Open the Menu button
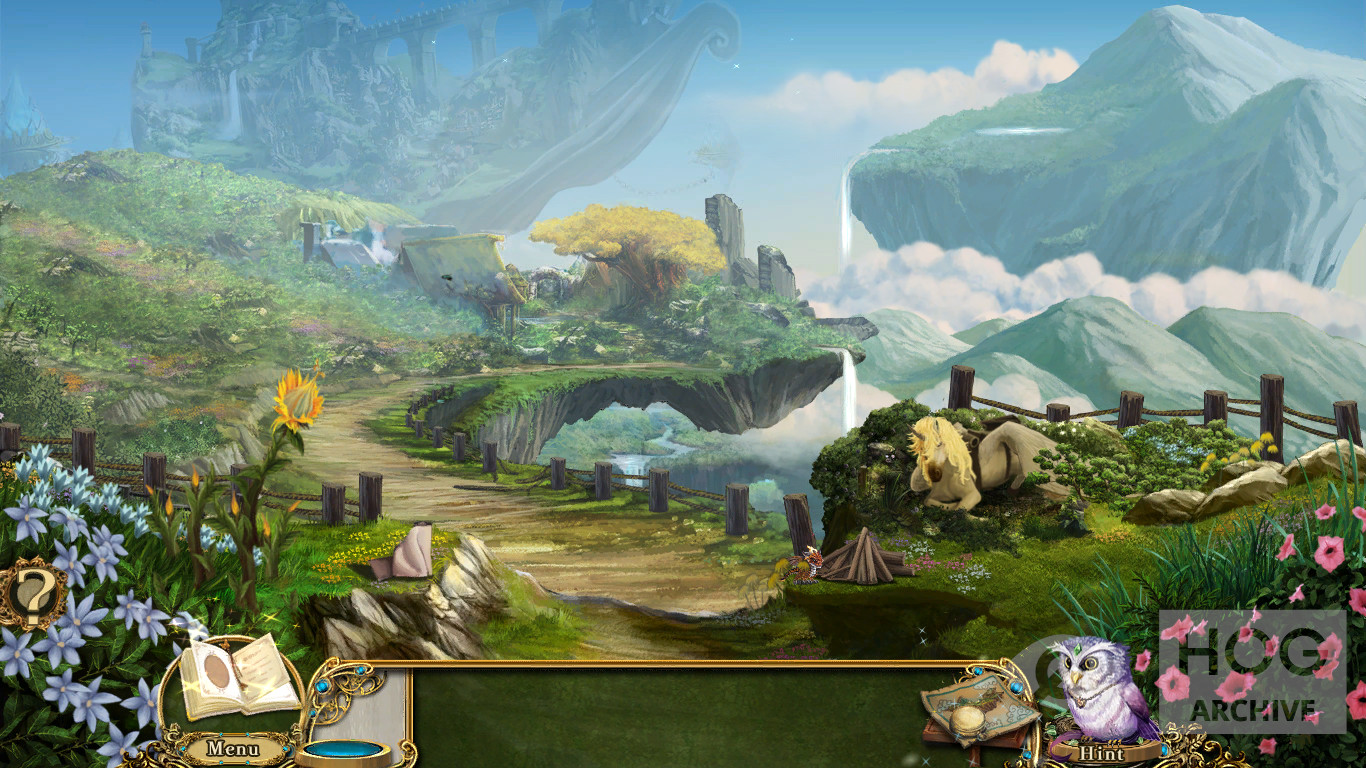 [233, 748]
